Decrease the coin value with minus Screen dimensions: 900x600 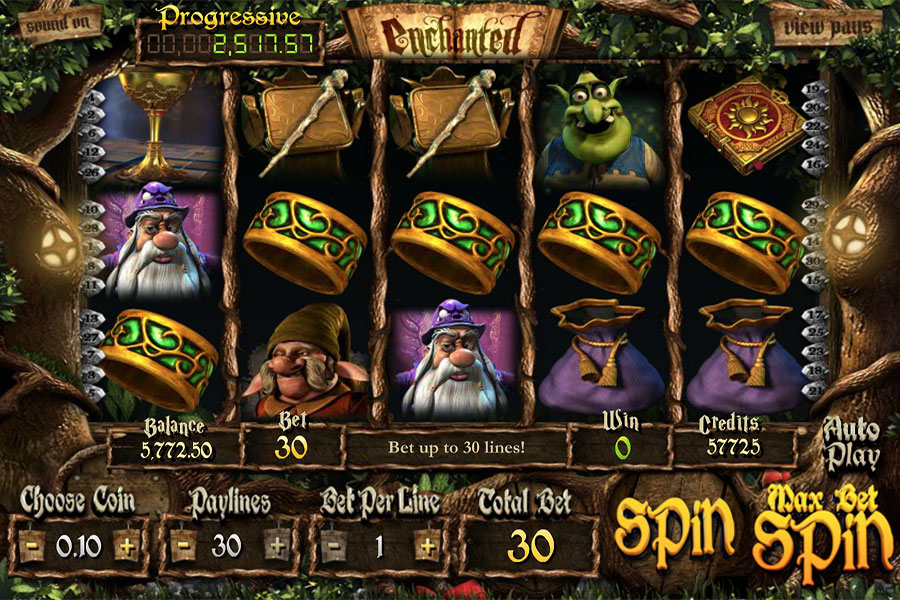[33, 546]
